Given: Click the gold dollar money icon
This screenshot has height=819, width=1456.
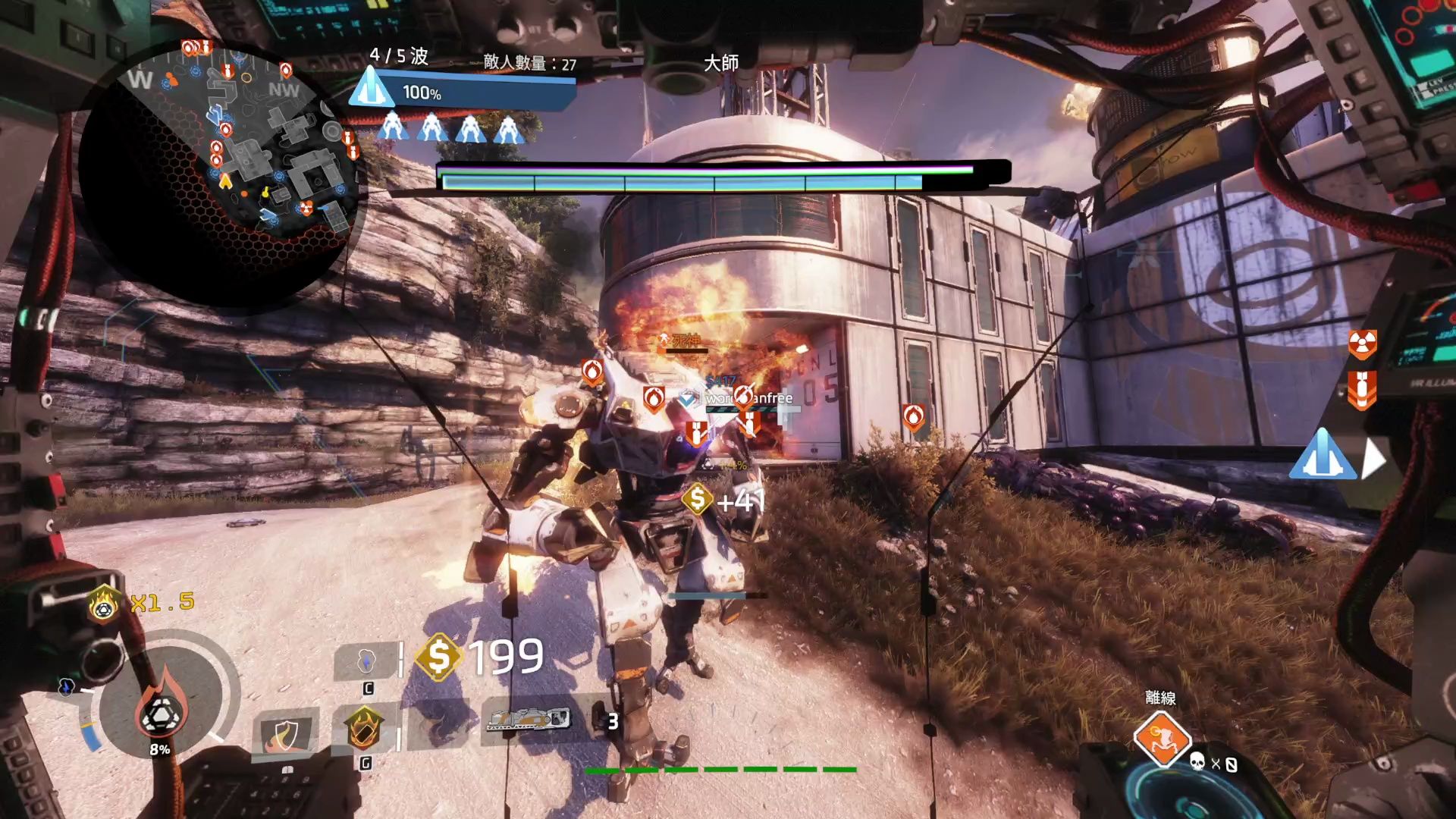Looking at the screenshot, I should pos(439,655).
